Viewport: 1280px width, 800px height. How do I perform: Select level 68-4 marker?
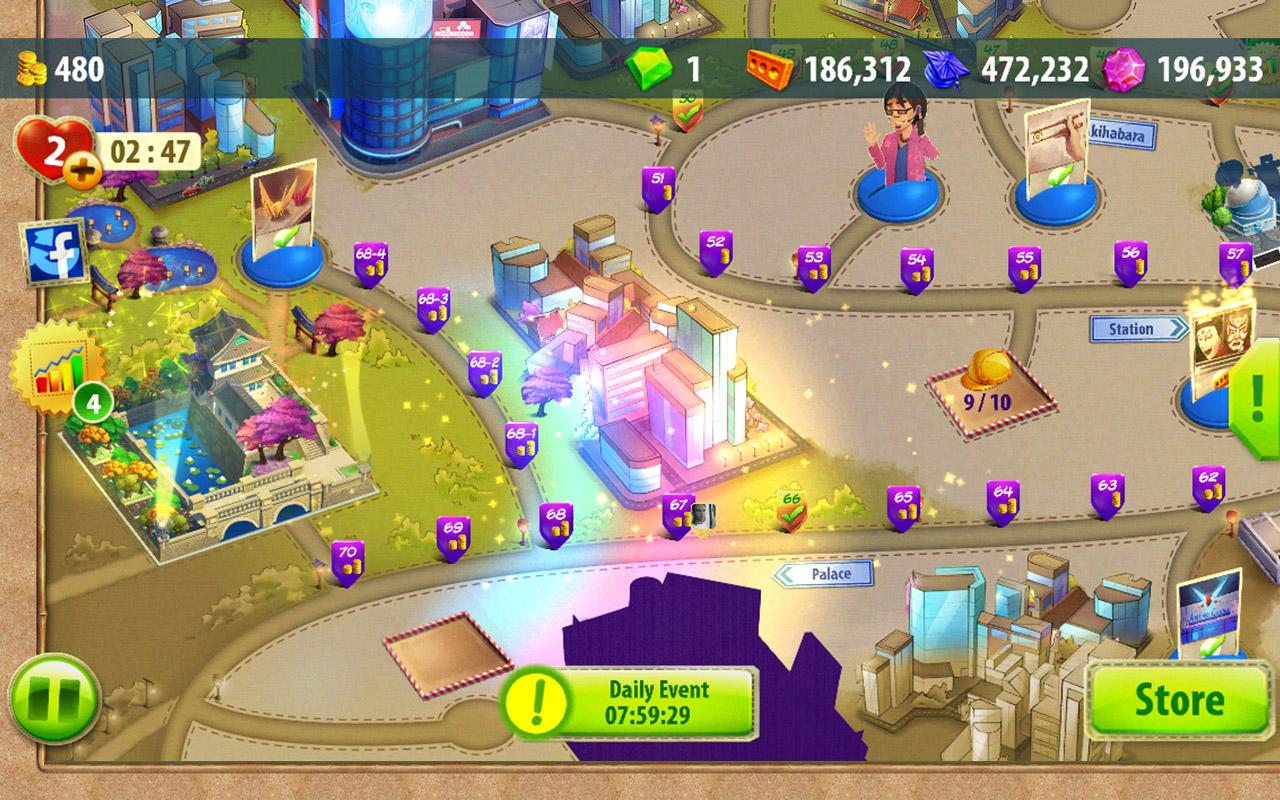(371, 264)
